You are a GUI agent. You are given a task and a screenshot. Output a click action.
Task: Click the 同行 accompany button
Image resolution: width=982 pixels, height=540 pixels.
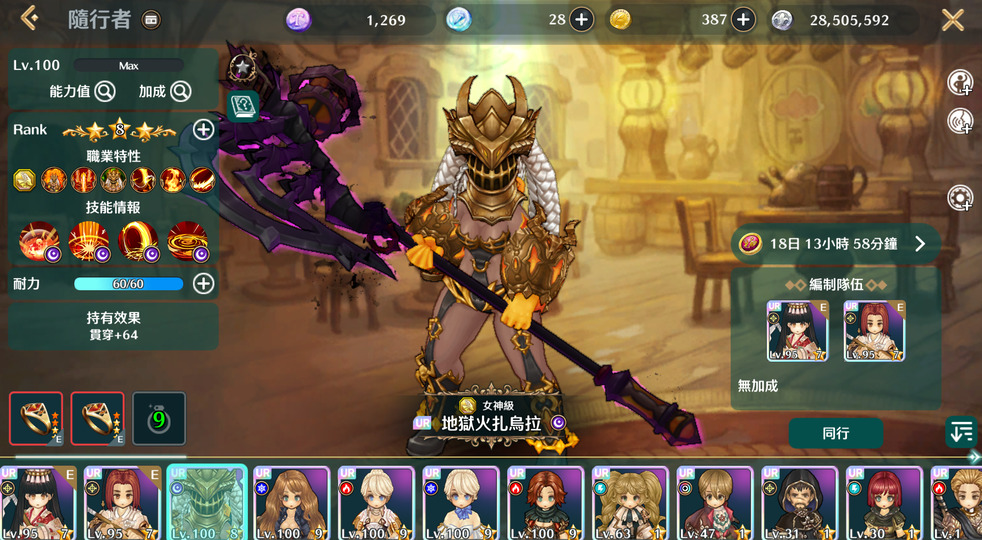[x=835, y=433]
